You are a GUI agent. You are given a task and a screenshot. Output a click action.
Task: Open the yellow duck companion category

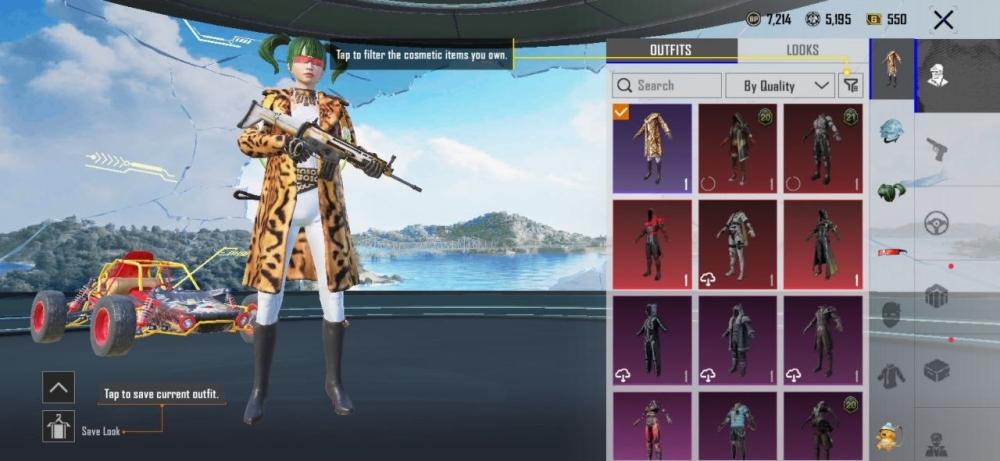[x=888, y=436]
